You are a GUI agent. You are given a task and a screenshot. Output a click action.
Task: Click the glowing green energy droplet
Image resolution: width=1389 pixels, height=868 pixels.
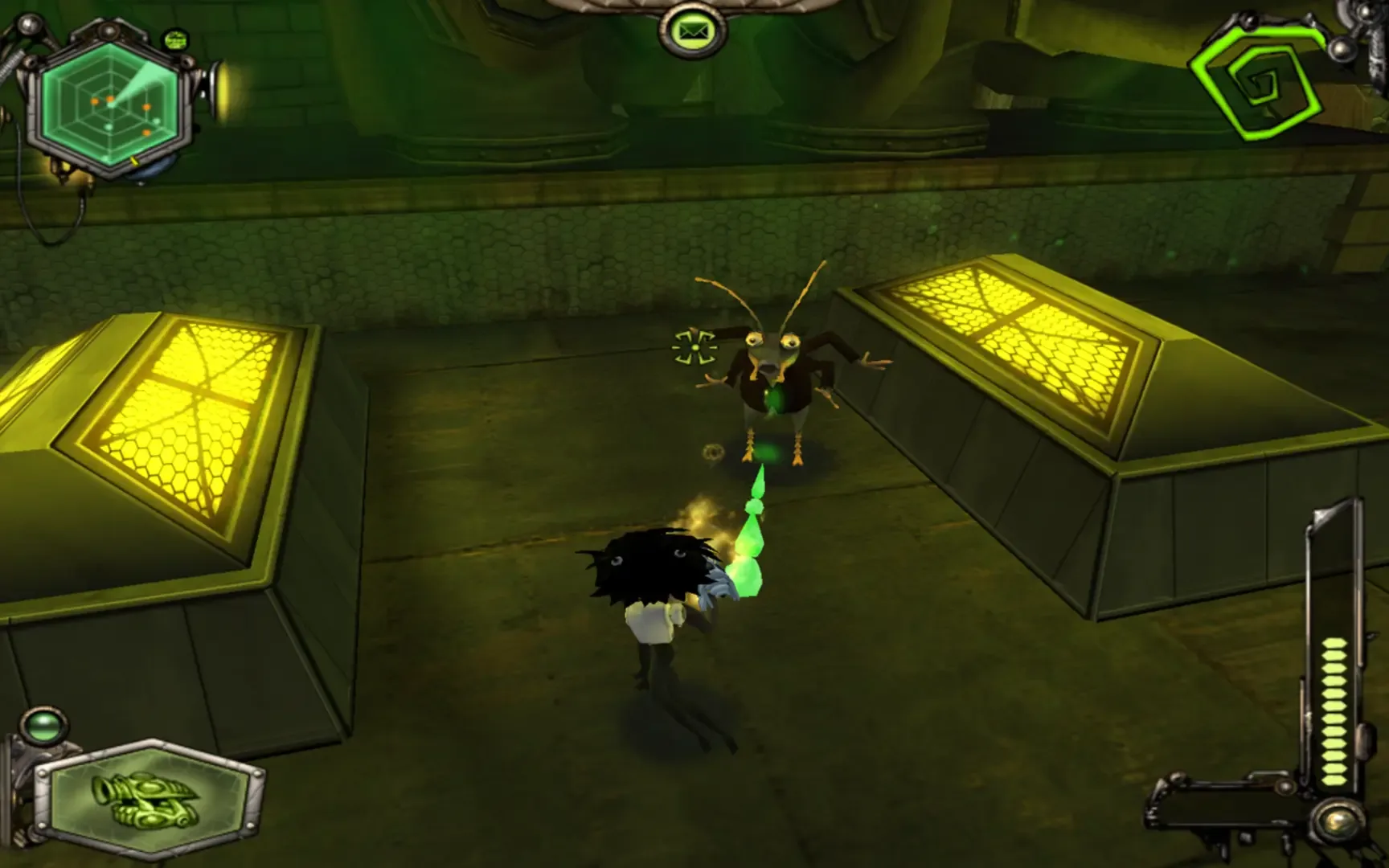point(752,563)
